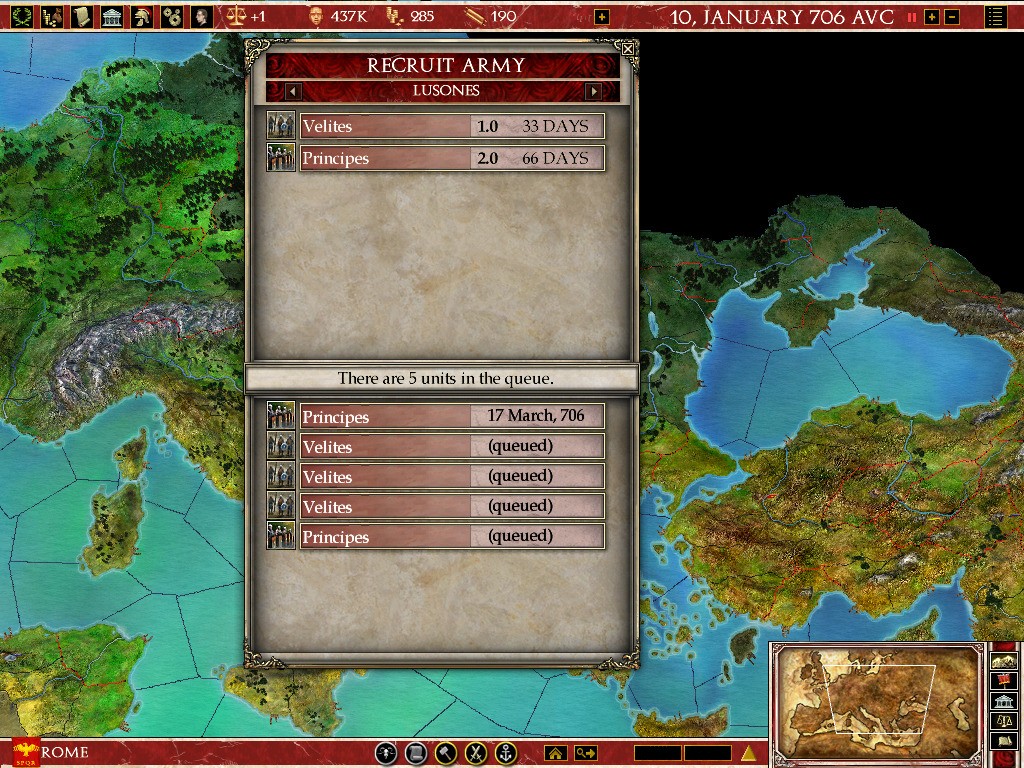Go to home capital with house button
This screenshot has height=768, width=1024.
[x=555, y=753]
